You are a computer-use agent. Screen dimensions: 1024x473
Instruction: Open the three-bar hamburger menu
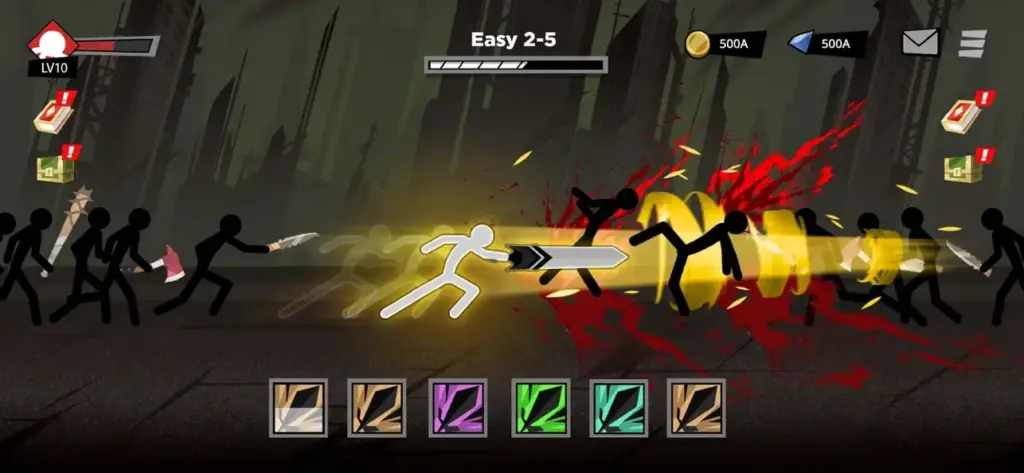click(x=972, y=43)
